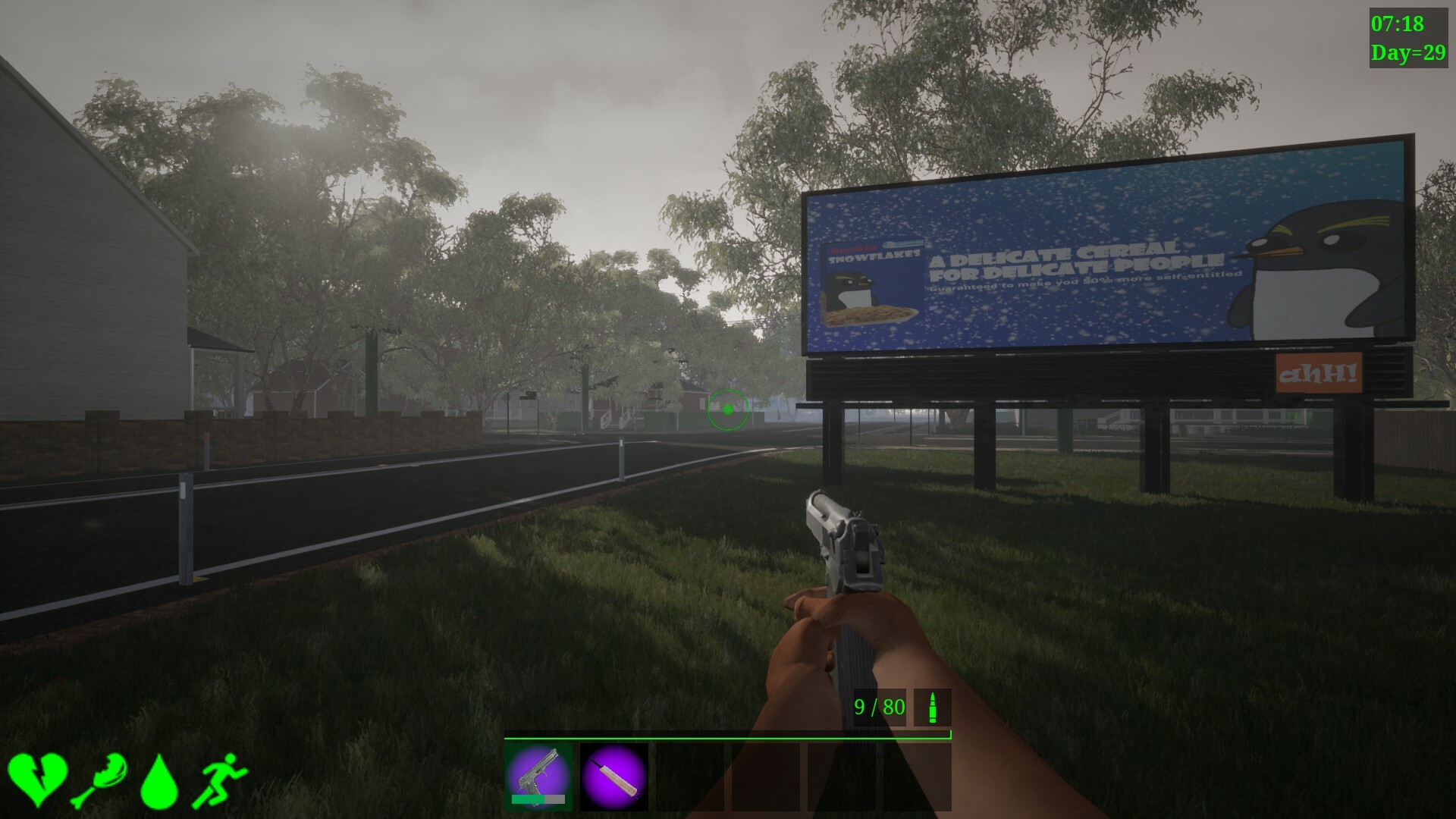Click the green bullet icon beside the ammo counter

pos(931,708)
